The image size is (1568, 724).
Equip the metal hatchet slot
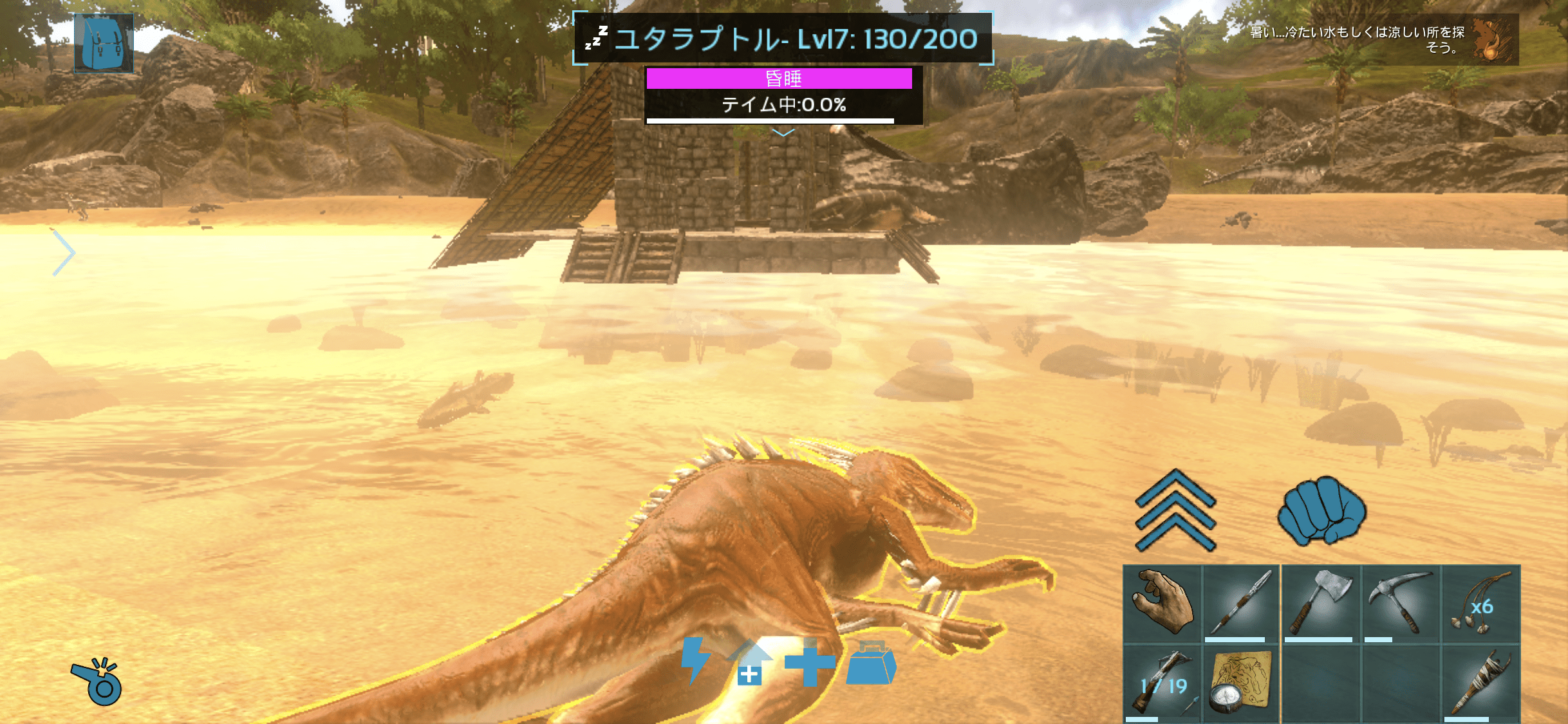[1320, 604]
